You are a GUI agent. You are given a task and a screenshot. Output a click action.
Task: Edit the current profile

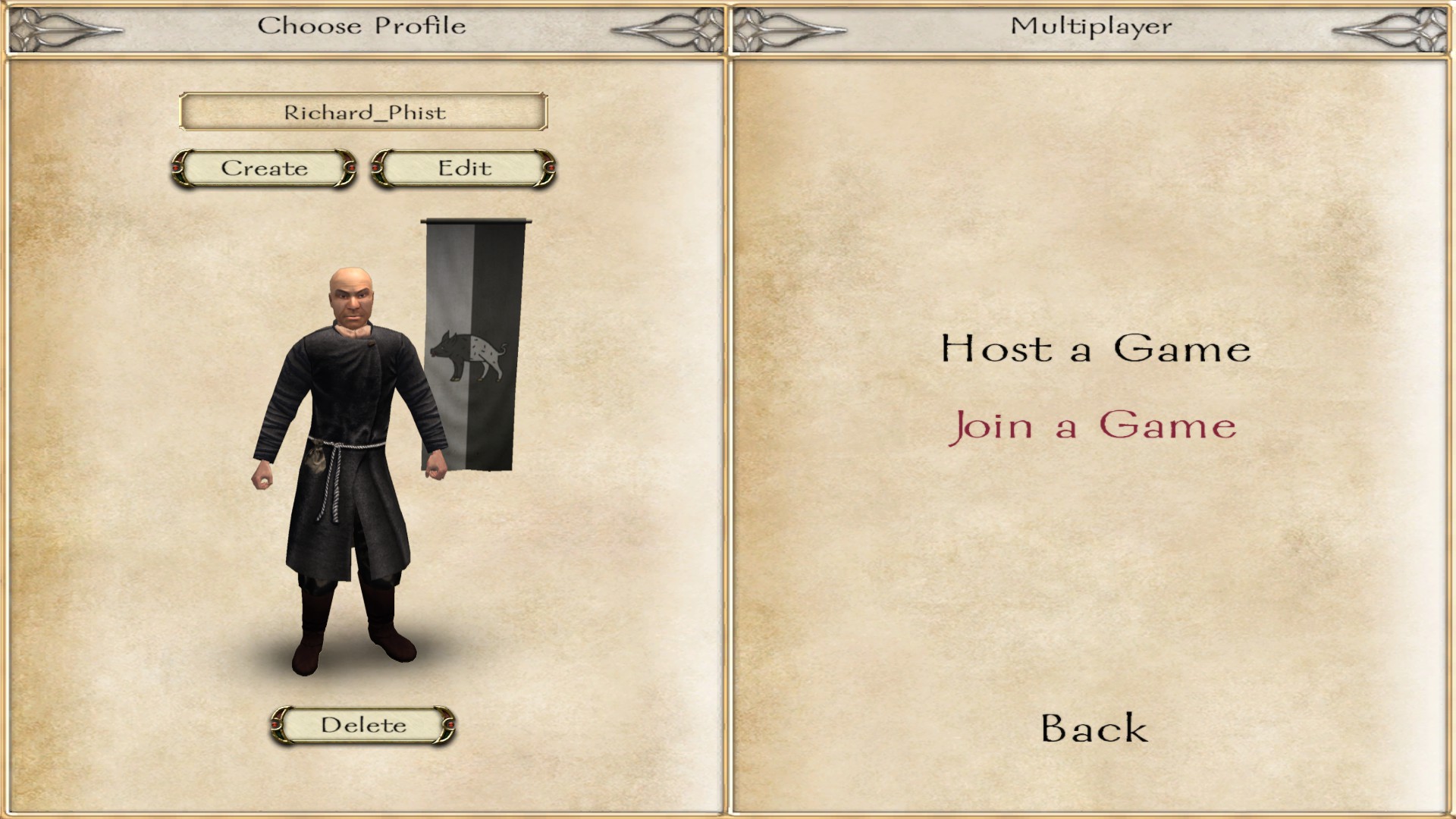(x=464, y=168)
